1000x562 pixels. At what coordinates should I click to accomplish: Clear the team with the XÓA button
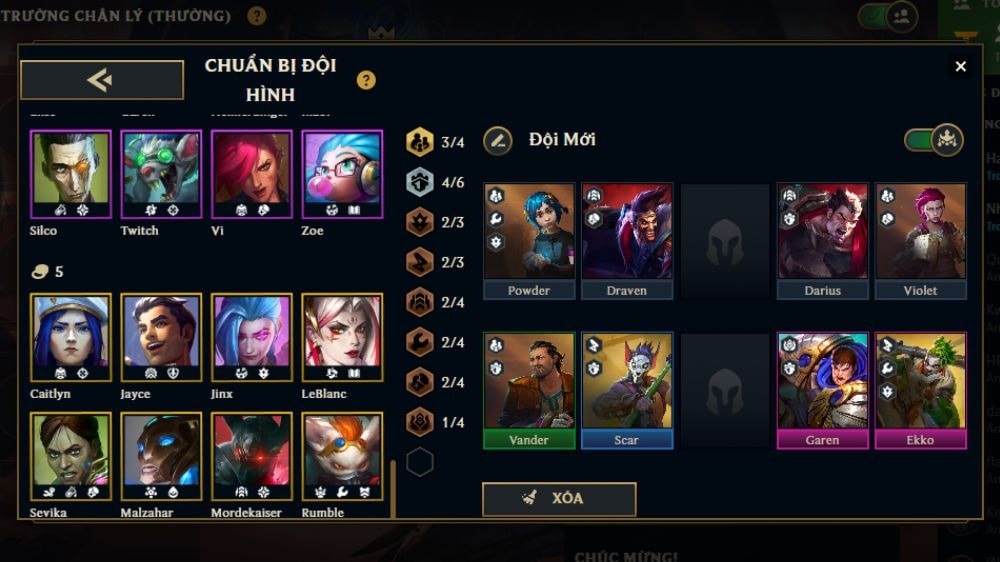pos(559,499)
